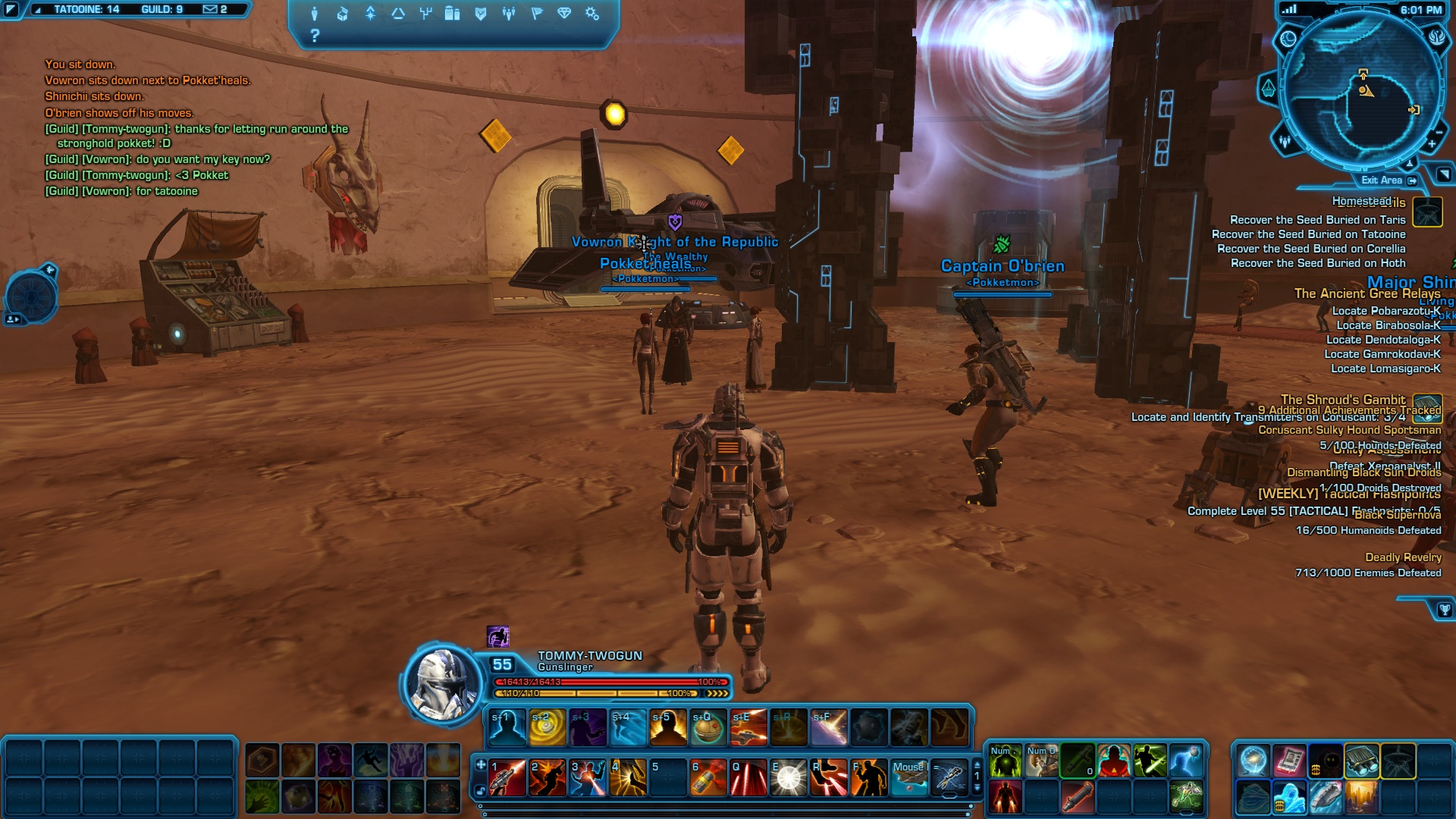
Task: Activate the white flash burst ability on E
Action: point(788,777)
